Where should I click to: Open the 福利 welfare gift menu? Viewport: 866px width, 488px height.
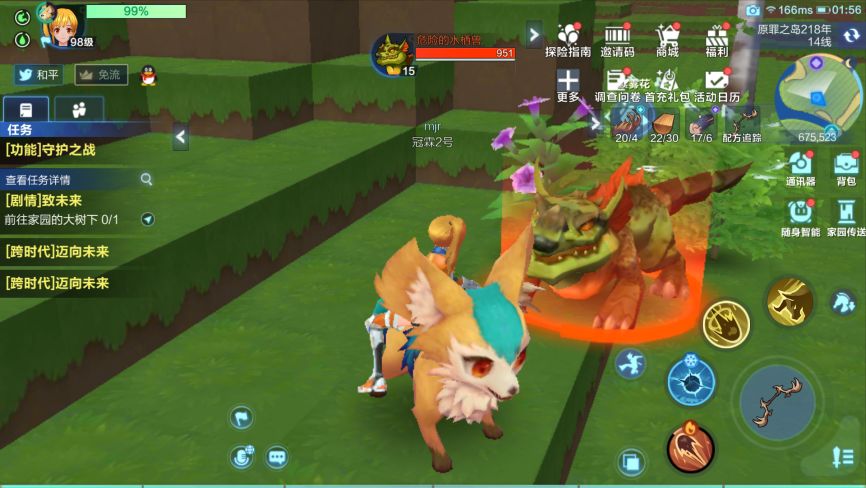[716, 40]
